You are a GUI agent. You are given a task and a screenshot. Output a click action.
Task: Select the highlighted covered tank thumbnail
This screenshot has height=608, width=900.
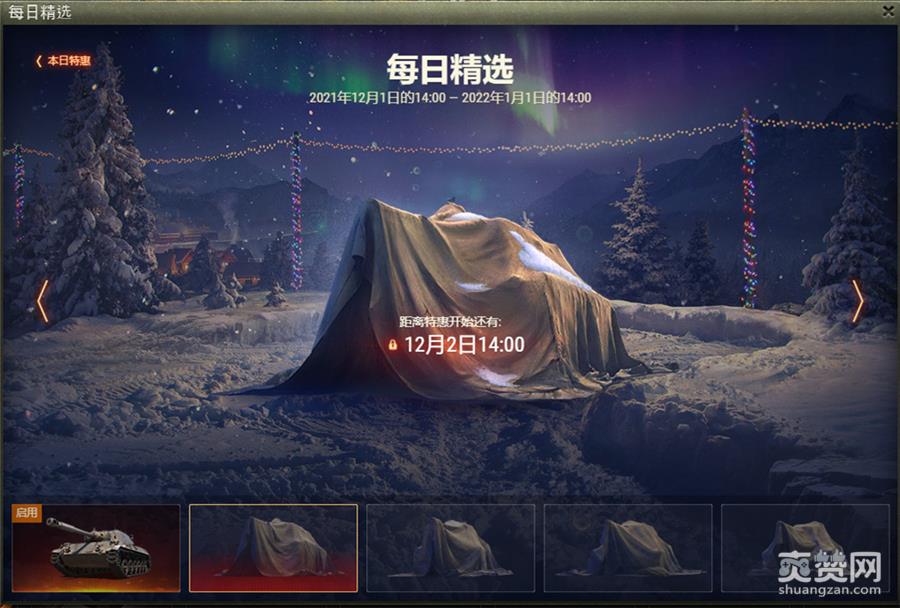[273, 548]
